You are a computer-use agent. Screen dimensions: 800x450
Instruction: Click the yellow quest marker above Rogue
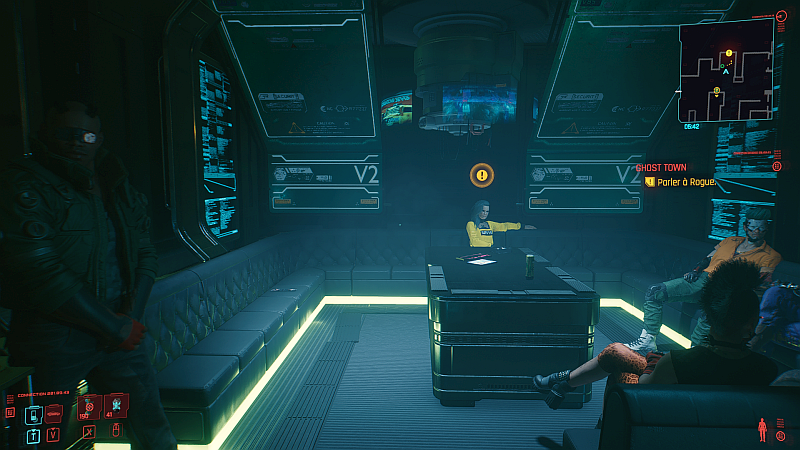pos(482,175)
